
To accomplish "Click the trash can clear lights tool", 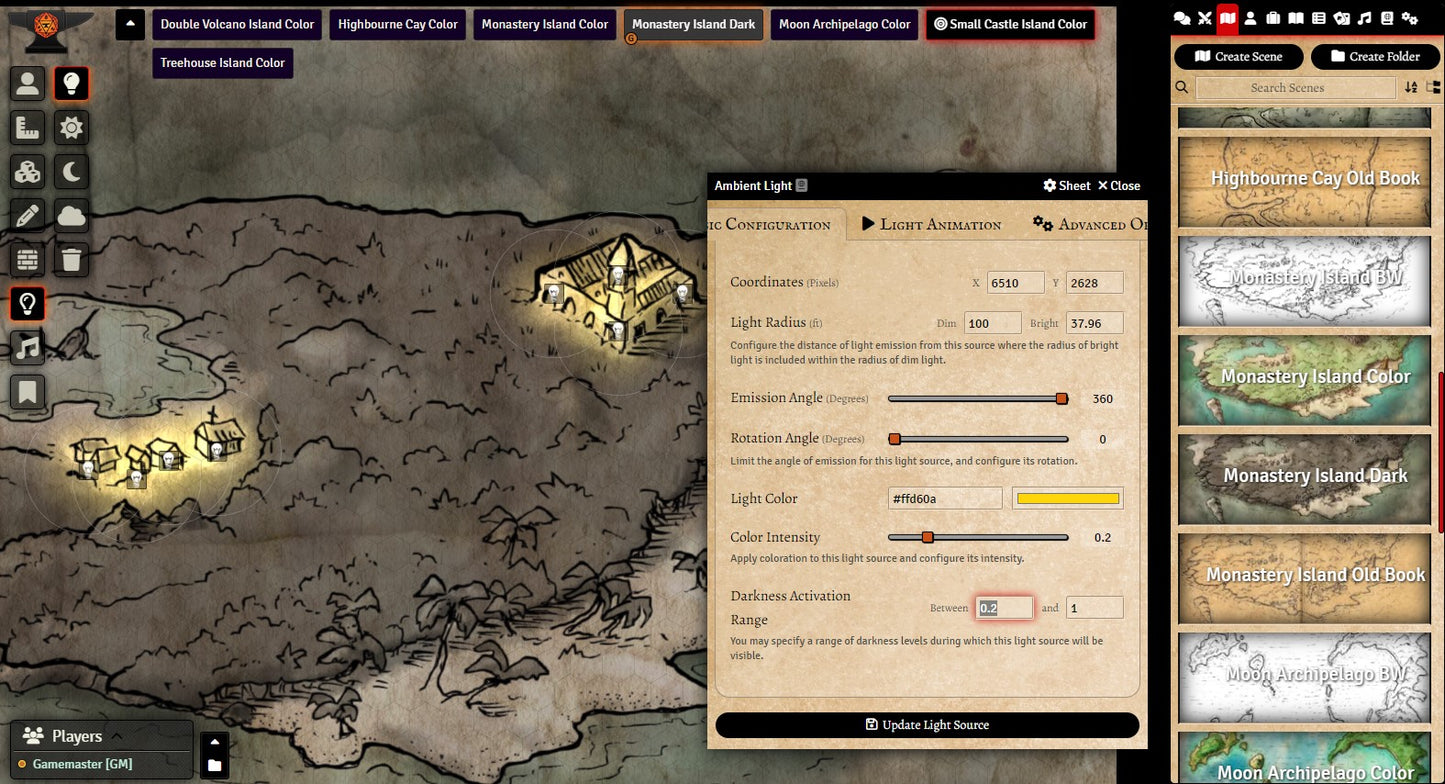I will tap(71, 260).
